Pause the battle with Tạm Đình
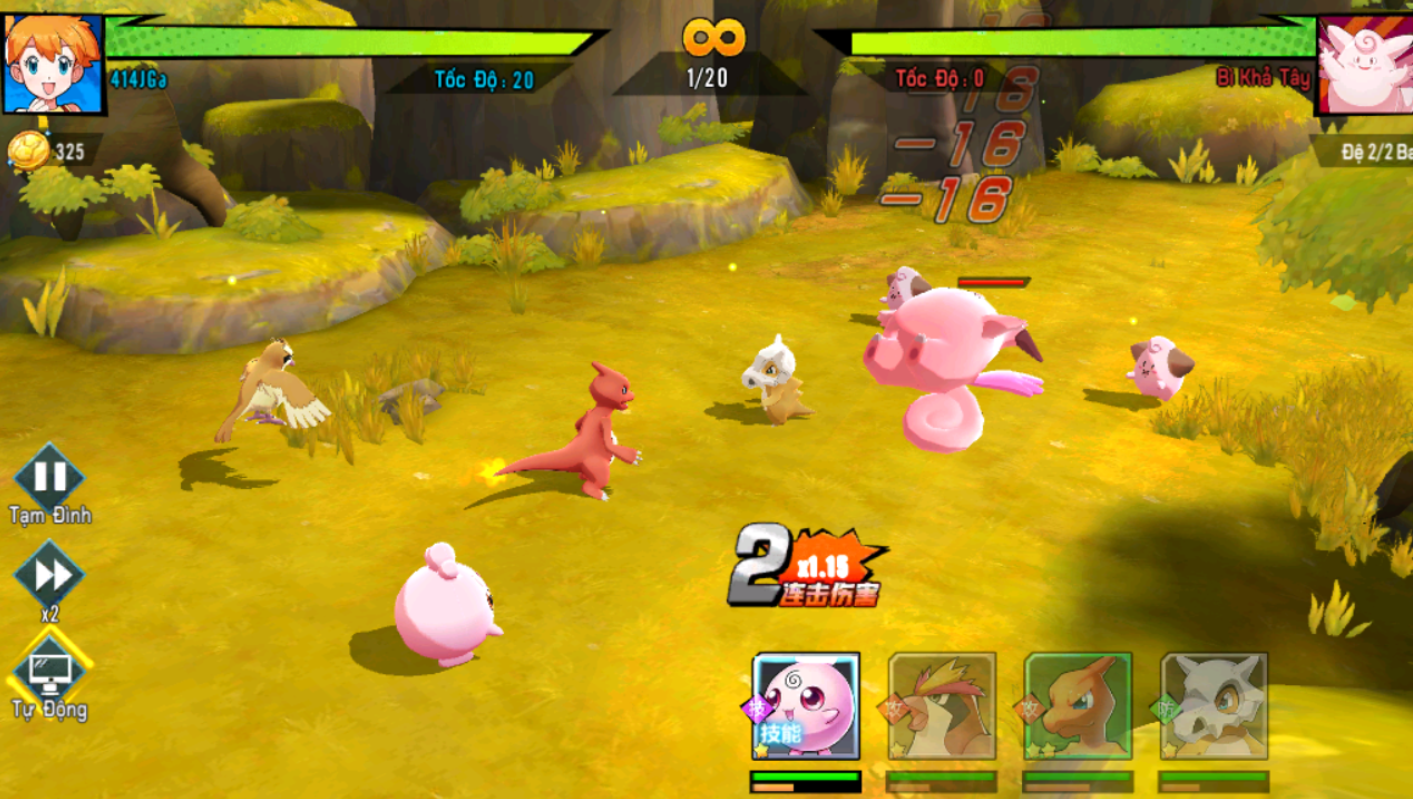Image resolution: width=1413 pixels, height=799 pixels. [50, 477]
